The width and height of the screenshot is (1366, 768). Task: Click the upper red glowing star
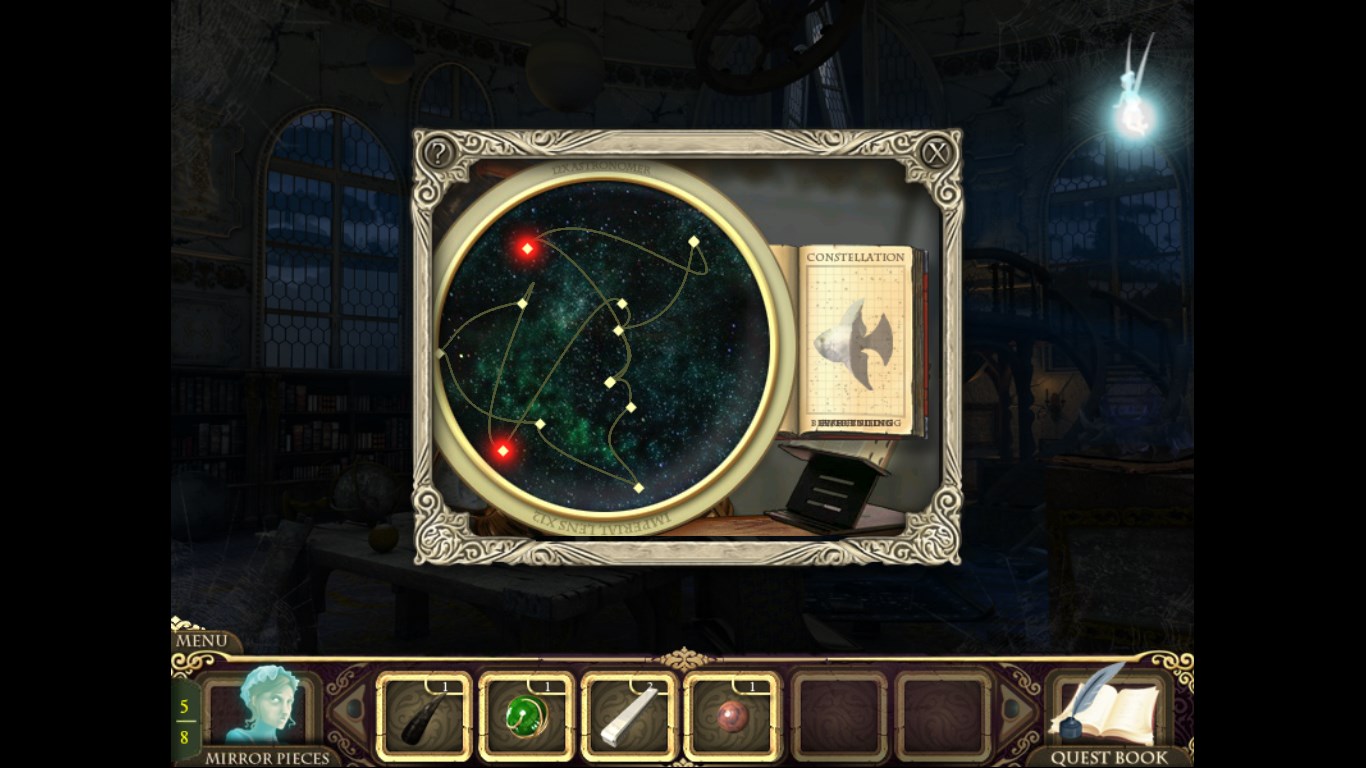(527, 248)
